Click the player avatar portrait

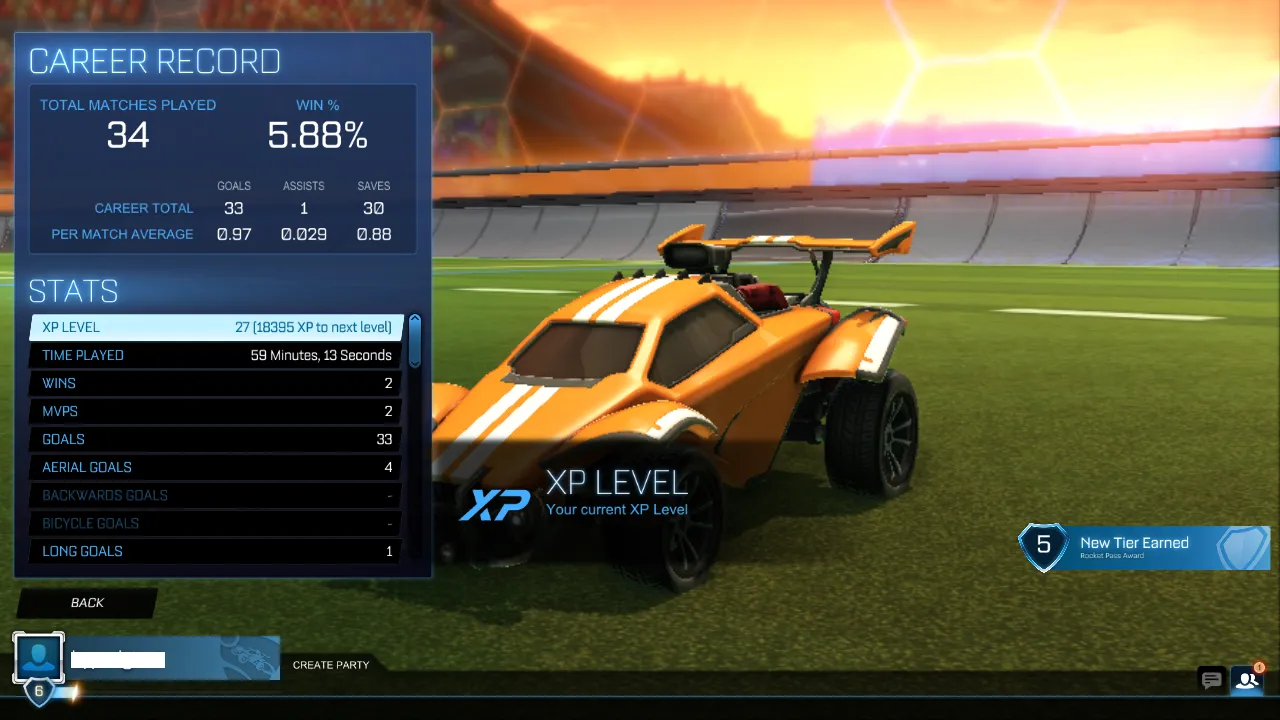click(x=38, y=657)
